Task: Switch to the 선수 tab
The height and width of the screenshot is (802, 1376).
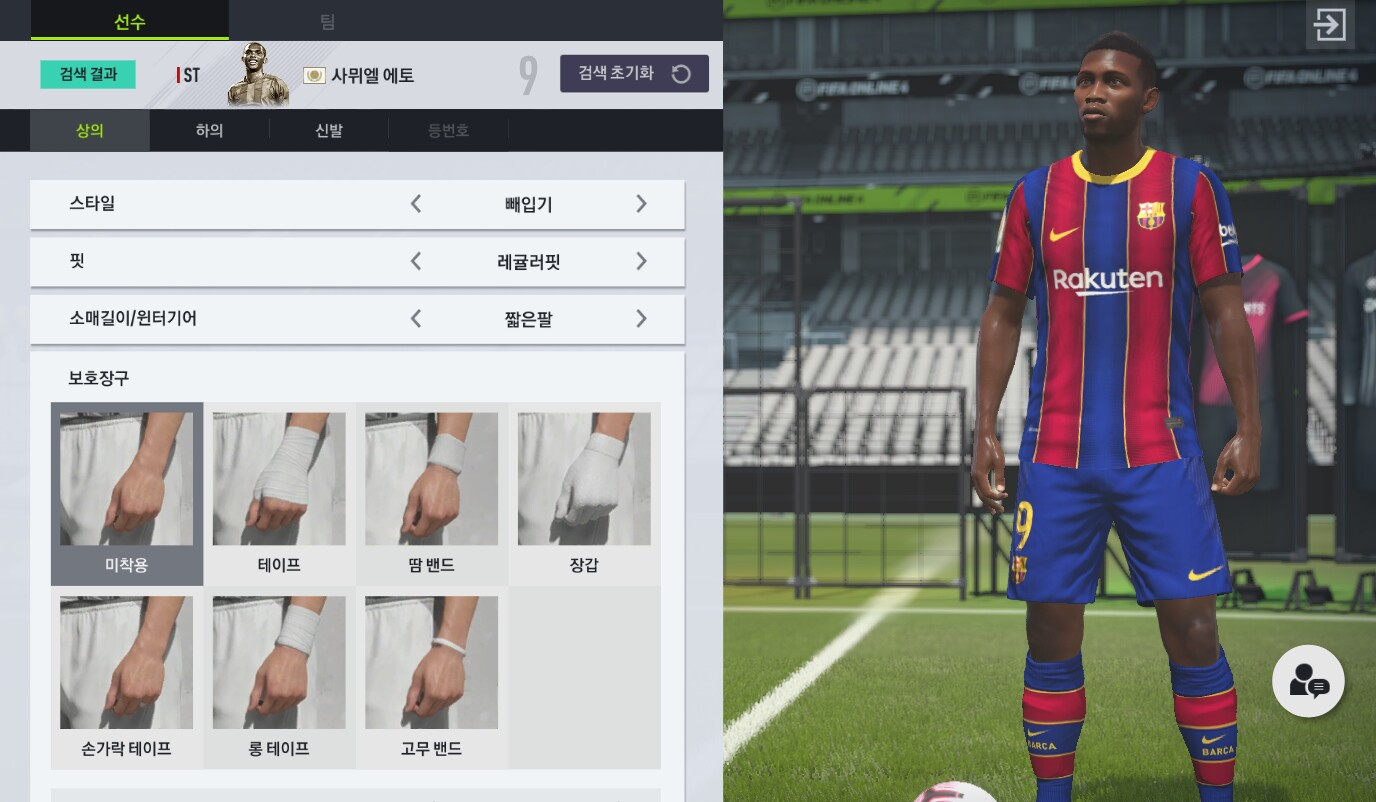Action: [129, 21]
